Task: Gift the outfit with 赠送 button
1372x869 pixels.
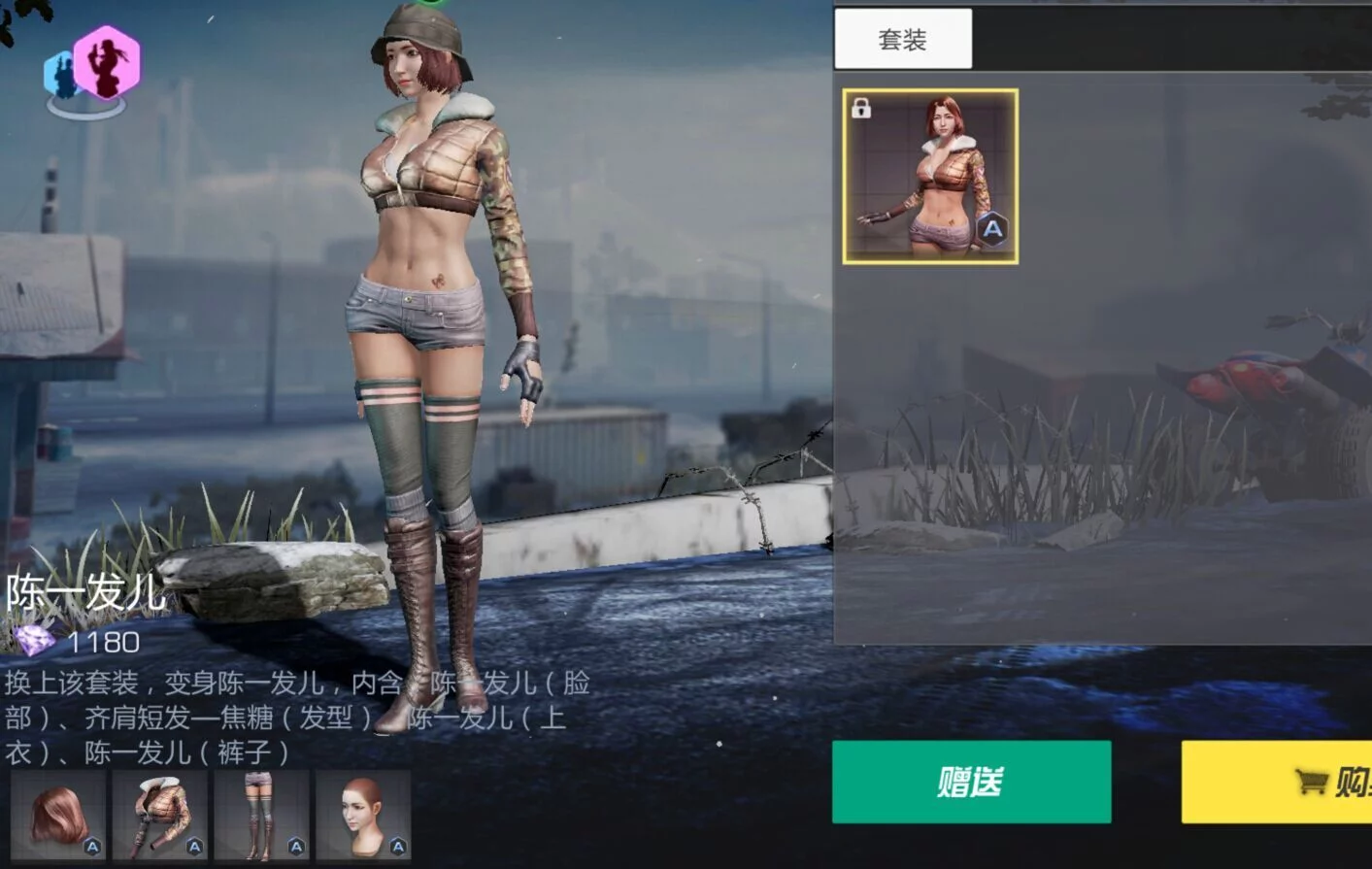Action: 971,782
